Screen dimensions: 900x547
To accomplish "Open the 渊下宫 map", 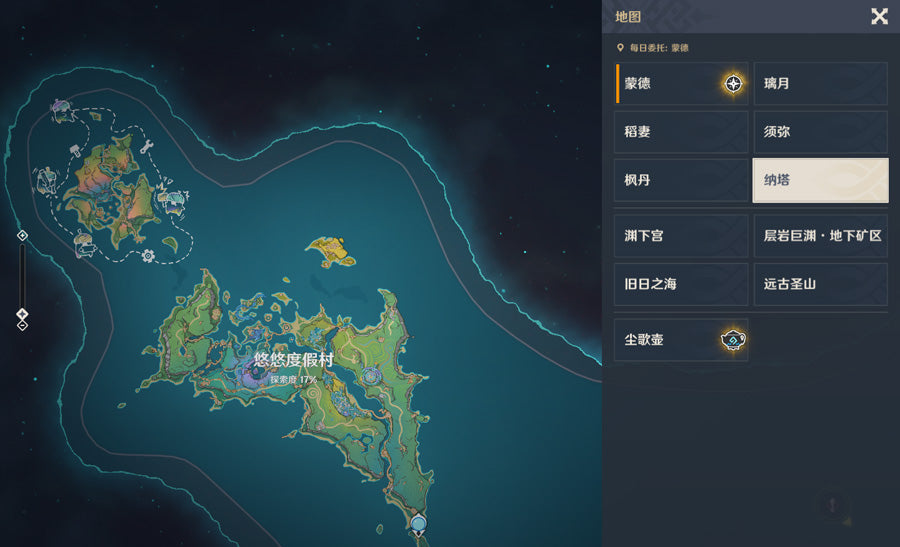I will coord(681,235).
